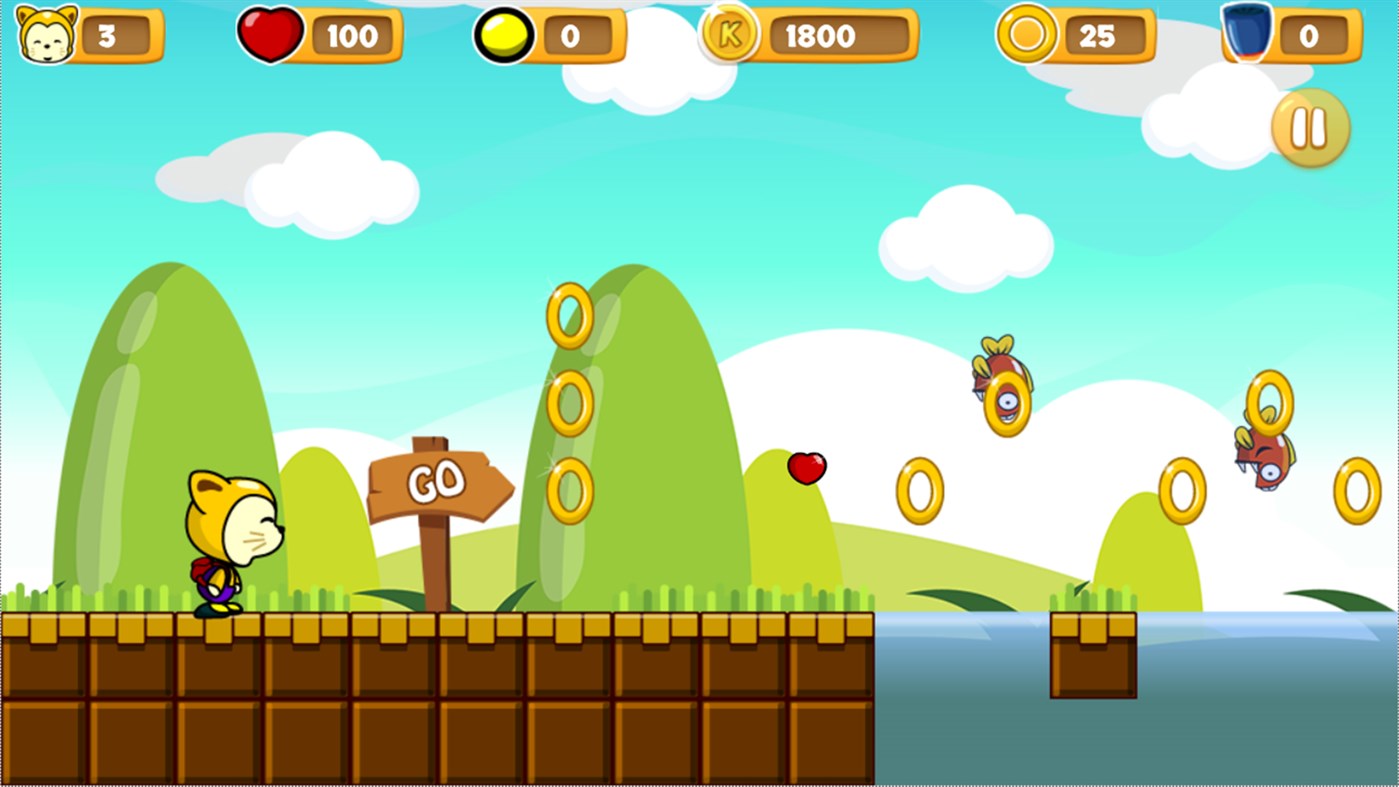Click the flying fish enemy near the clouds

[1000, 385]
